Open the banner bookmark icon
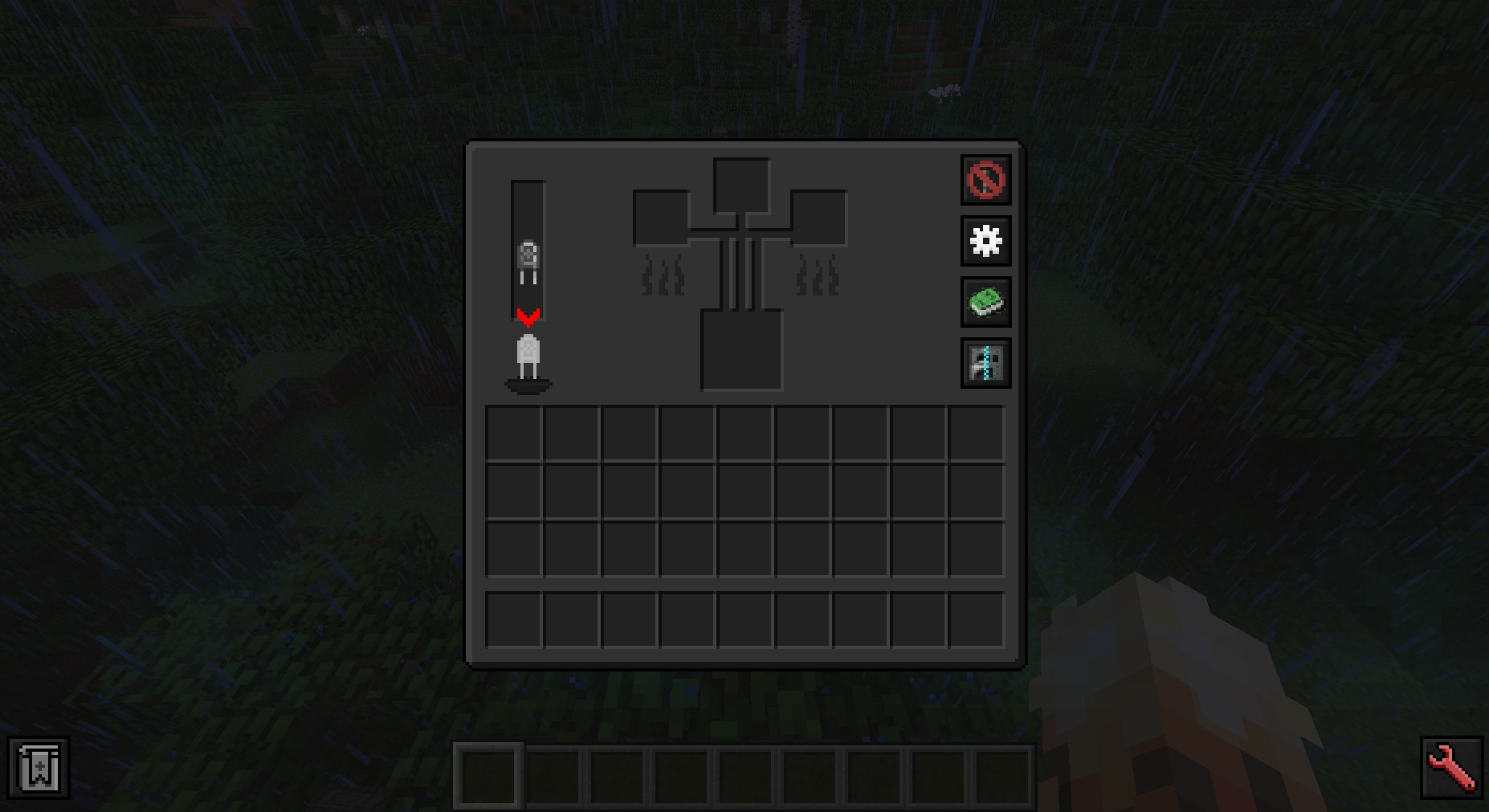The height and width of the screenshot is (812, 1489). [x=39, y=768]
